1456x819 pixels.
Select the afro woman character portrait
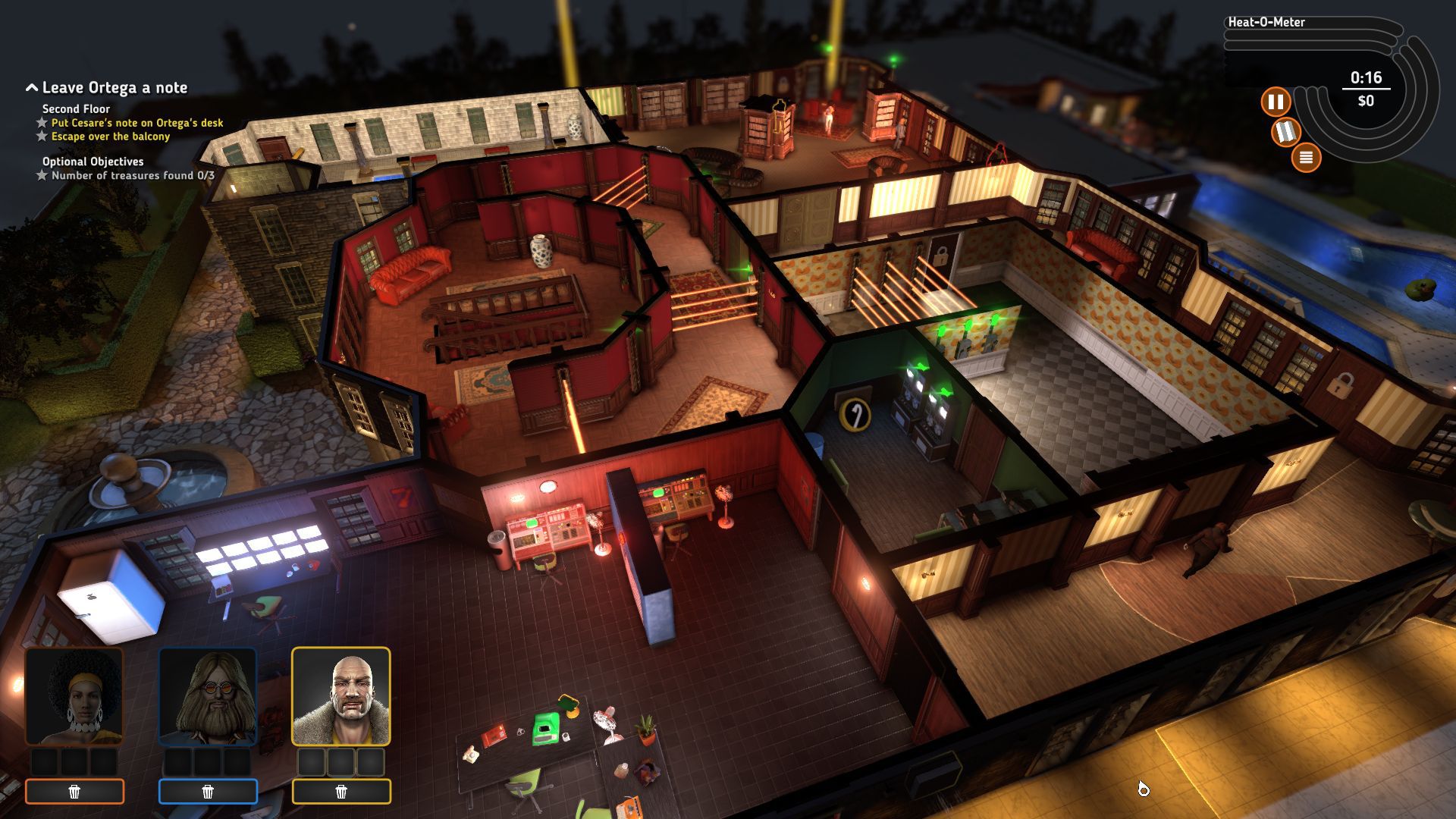click(74, 696)
